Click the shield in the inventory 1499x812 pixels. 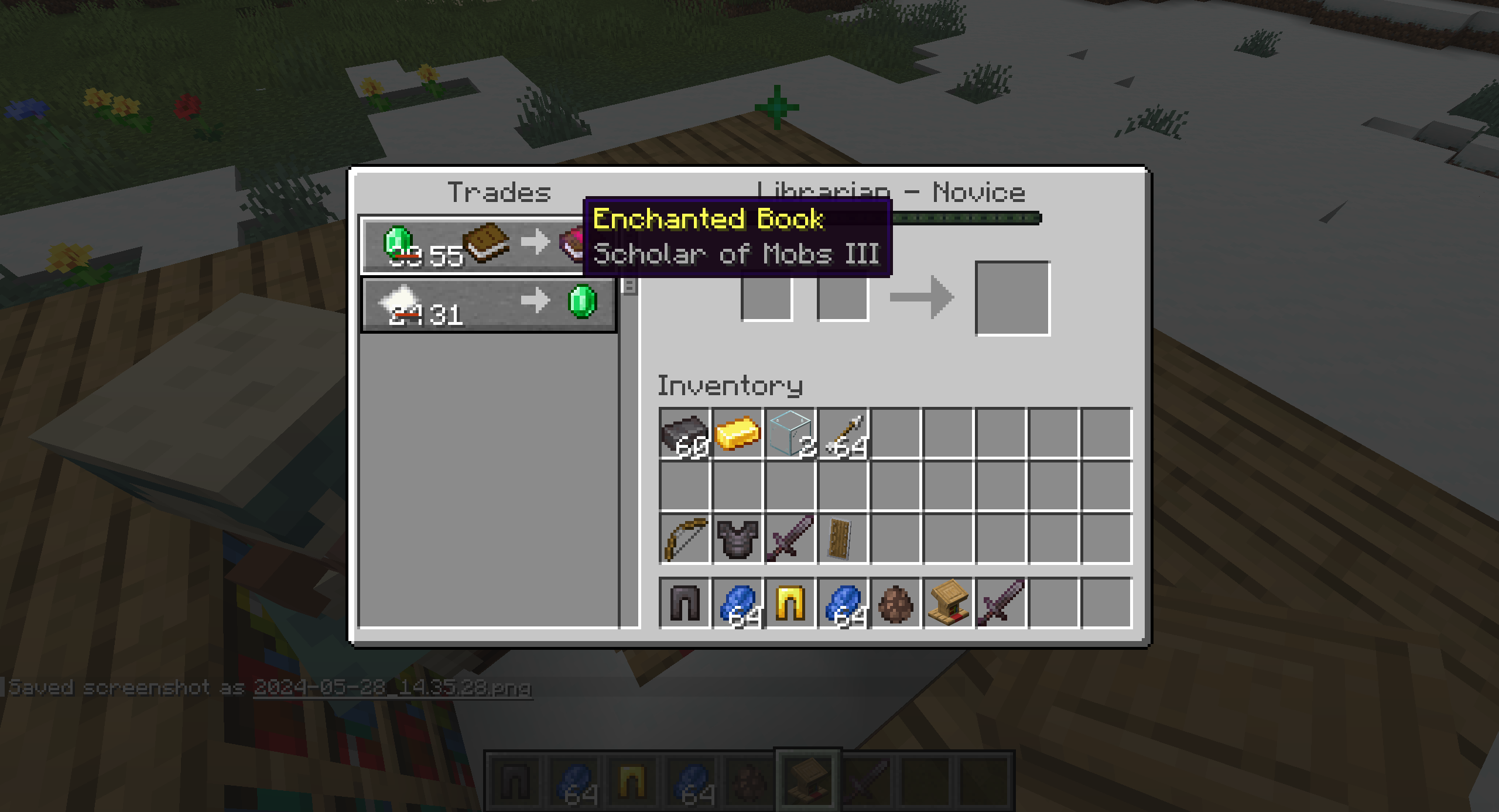tap(843, 539)
